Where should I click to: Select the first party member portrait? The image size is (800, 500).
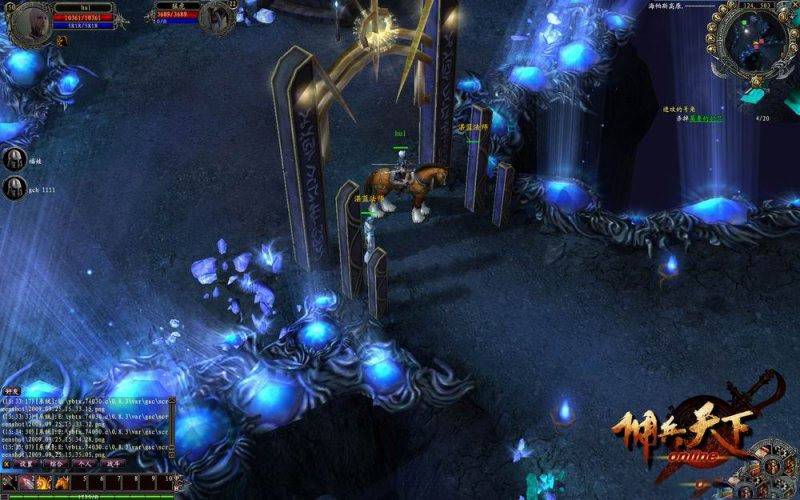[x=14, y=158]
